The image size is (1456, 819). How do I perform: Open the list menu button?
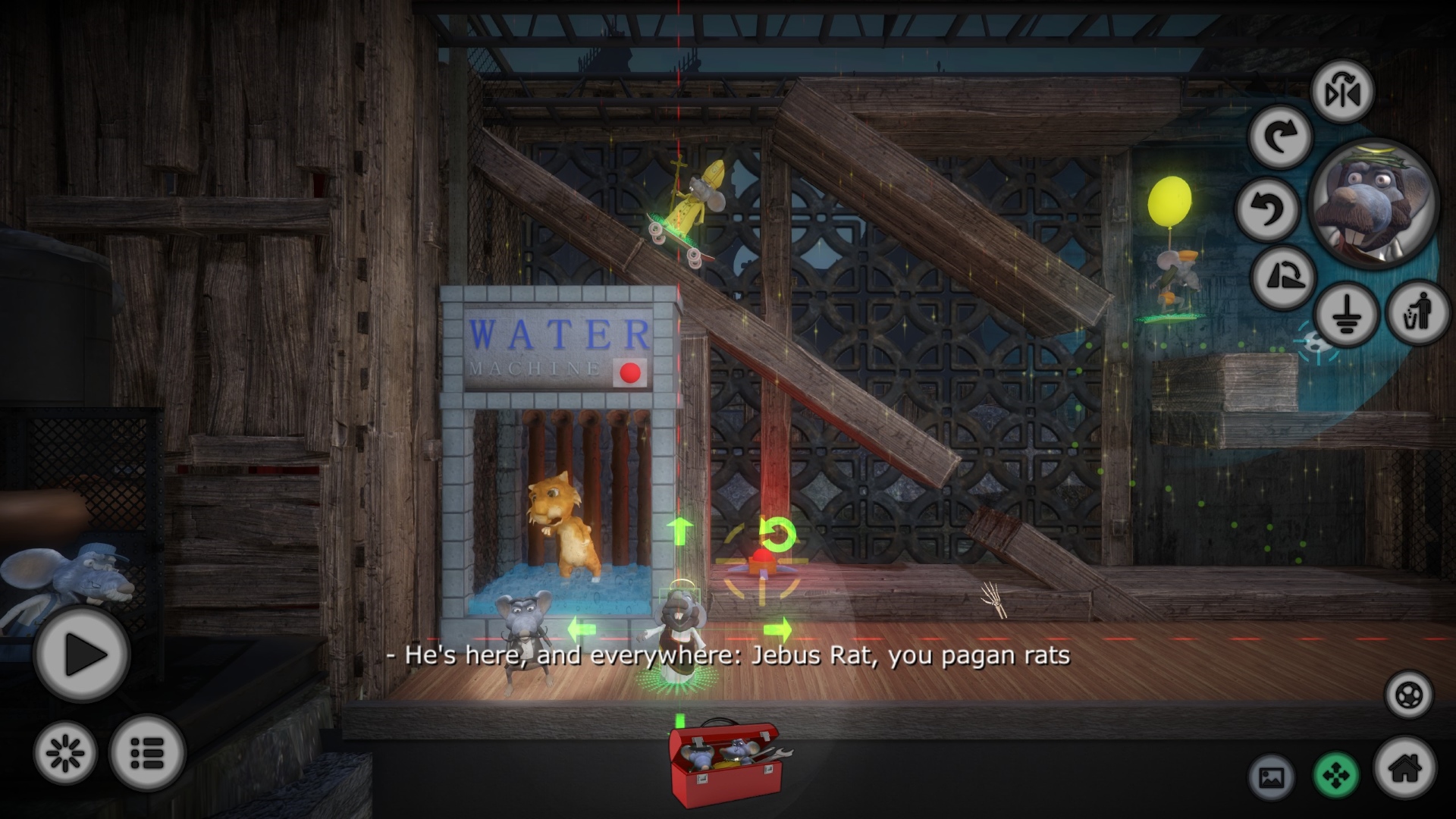tap(147, 753)
